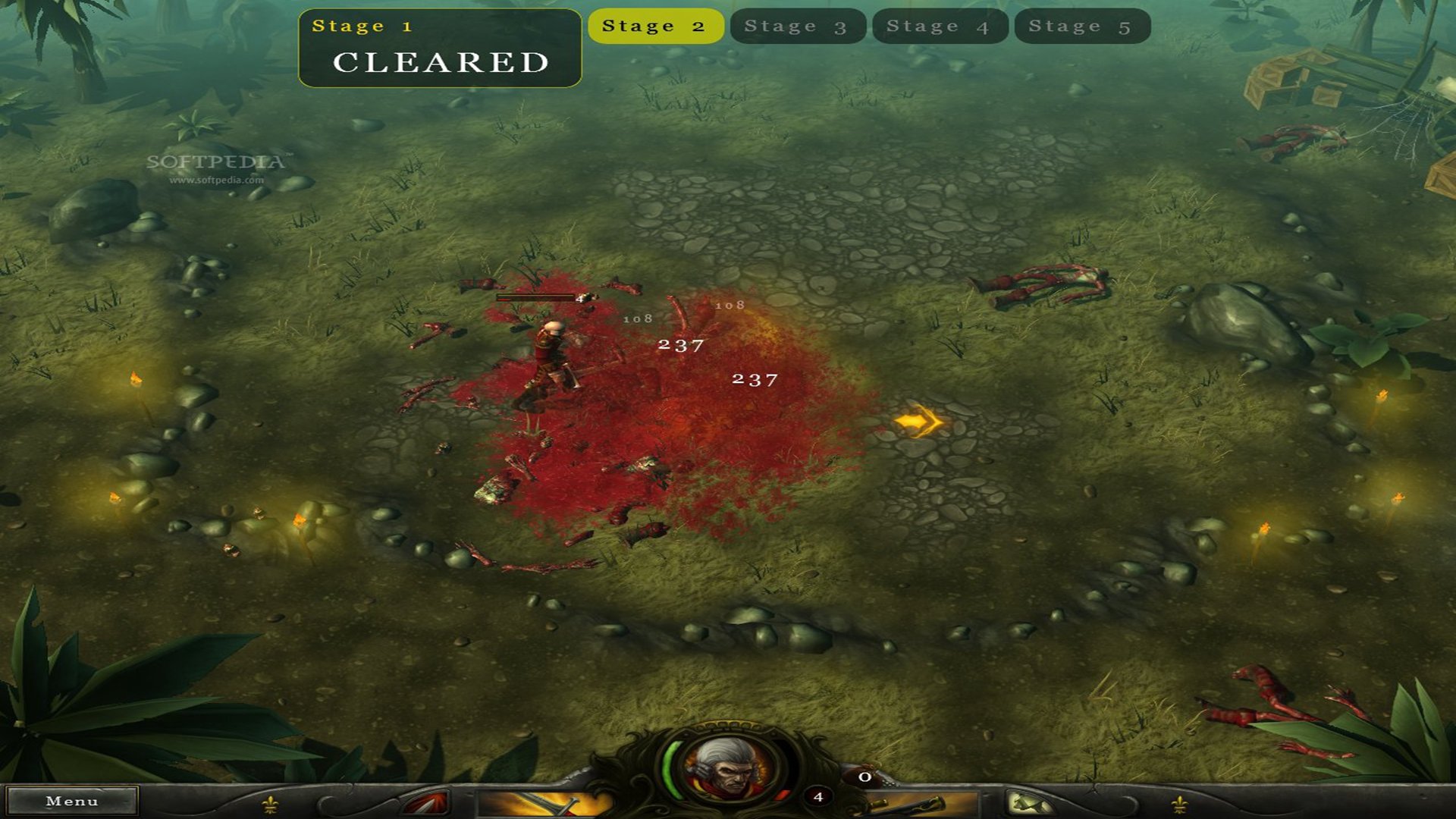Choose the Stage 4 tab

click(x=940, y=27)
